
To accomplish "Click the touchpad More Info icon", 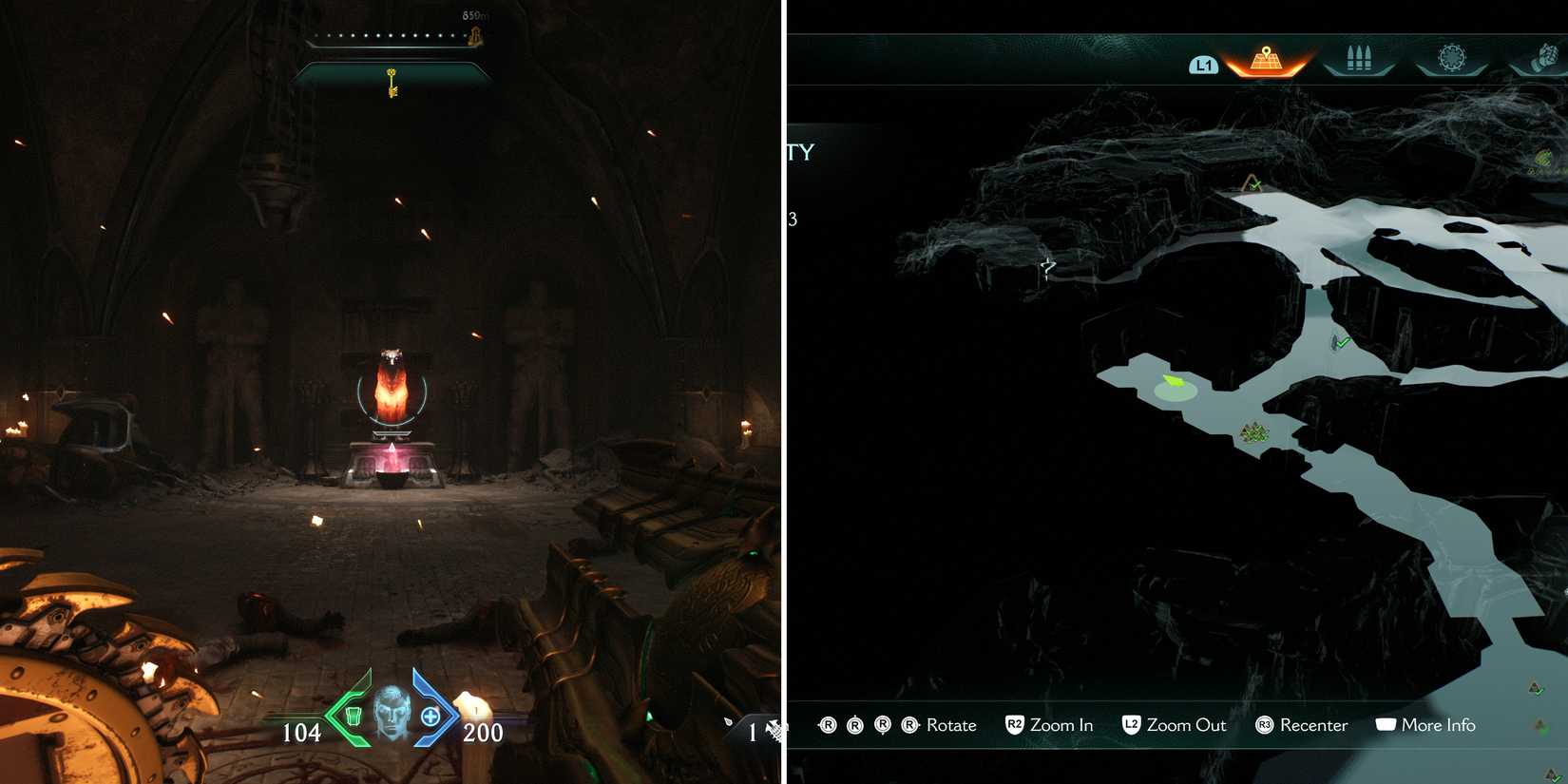I will click(x=1386, y=724).
